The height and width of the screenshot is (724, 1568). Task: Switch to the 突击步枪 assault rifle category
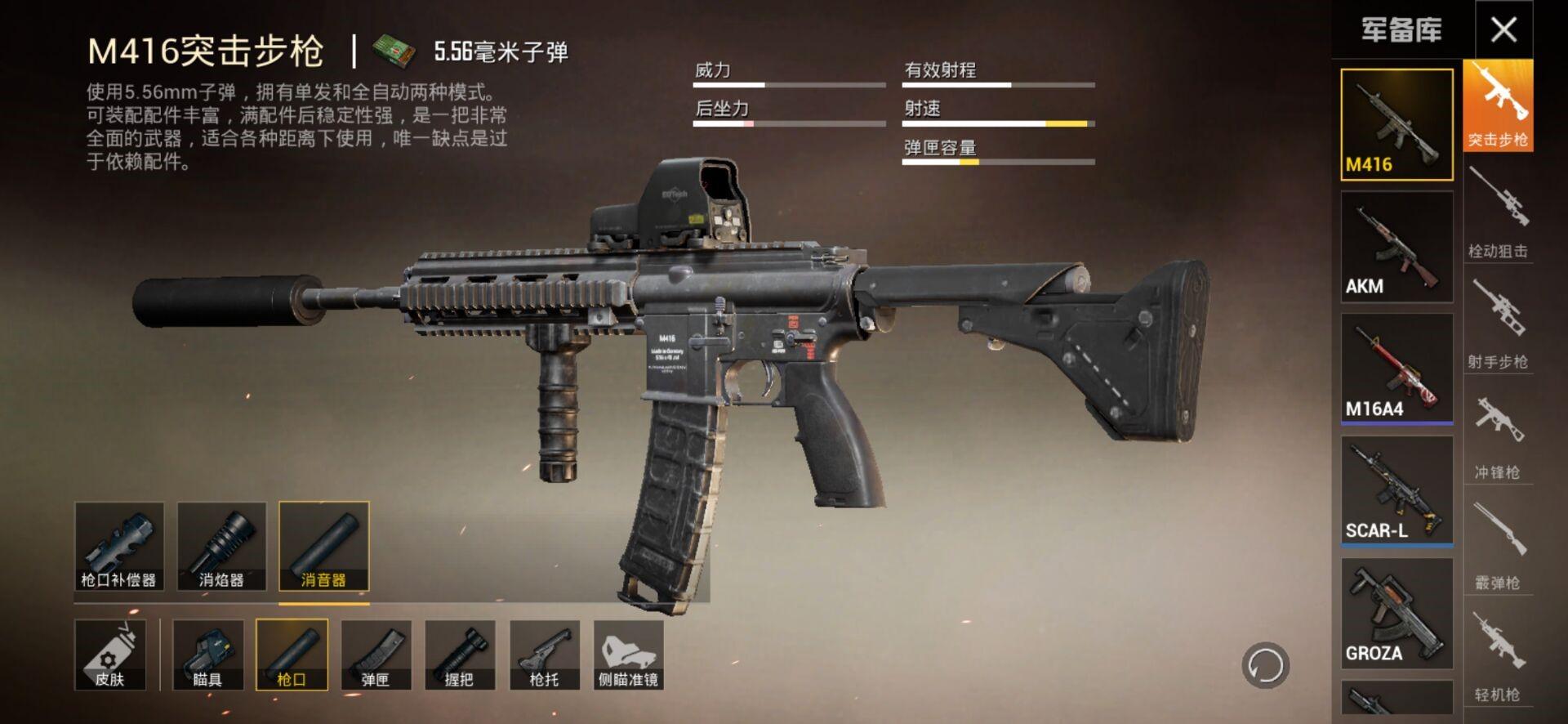point(1498,106)
